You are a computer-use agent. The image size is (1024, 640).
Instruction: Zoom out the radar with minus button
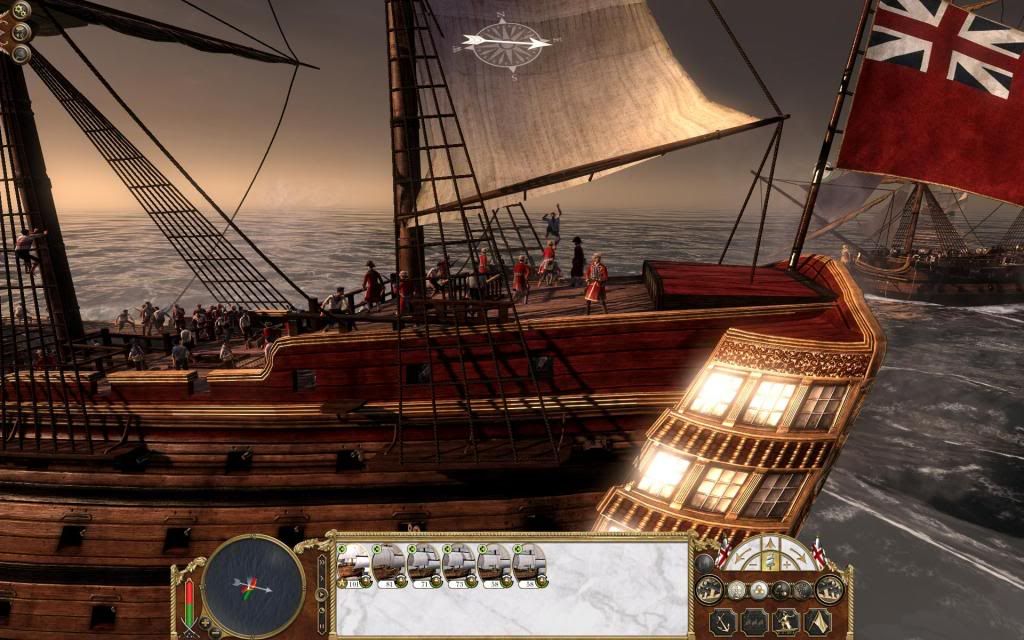point(216,632)
